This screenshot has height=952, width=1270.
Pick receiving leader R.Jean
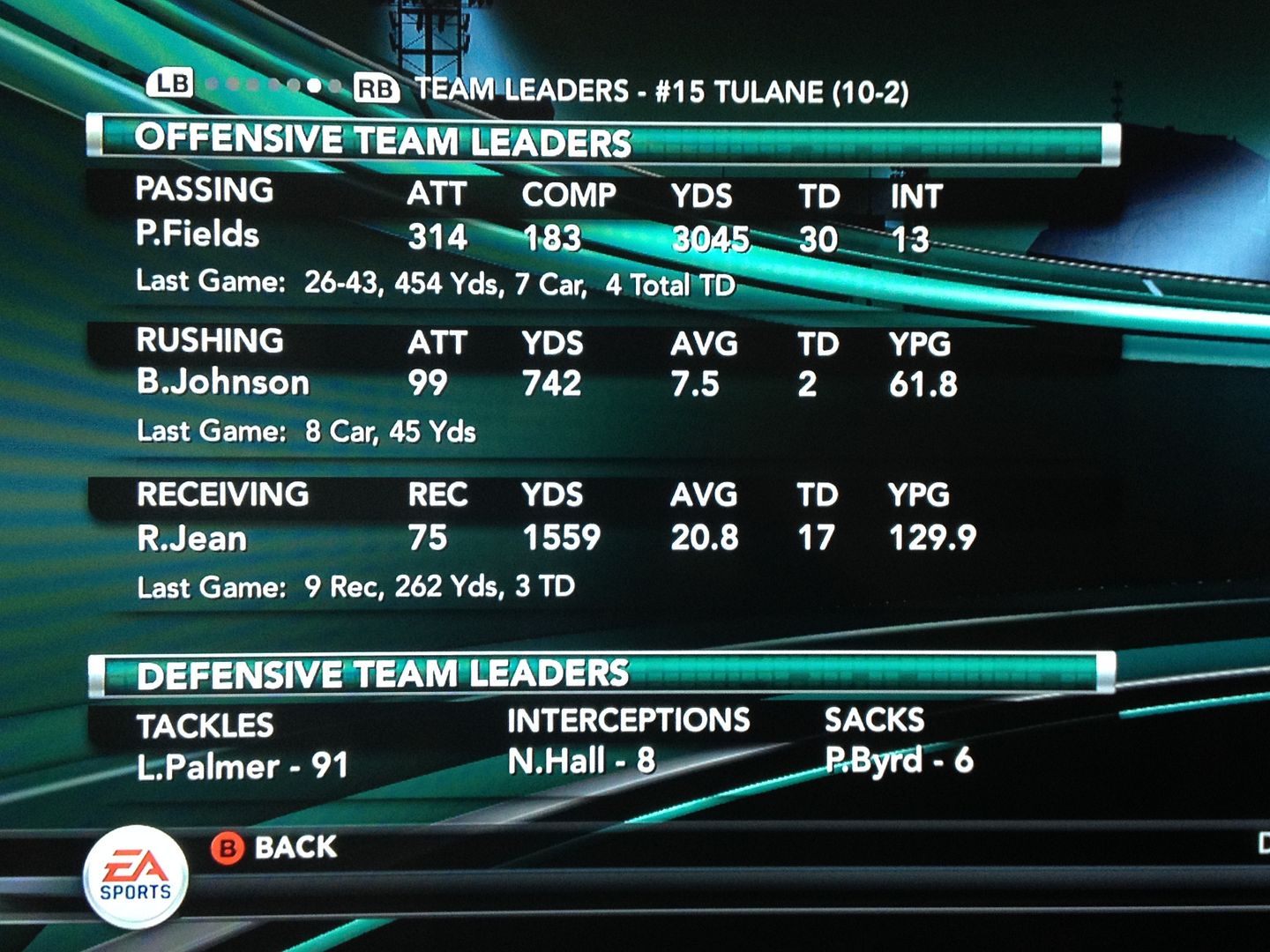point(191,538)
